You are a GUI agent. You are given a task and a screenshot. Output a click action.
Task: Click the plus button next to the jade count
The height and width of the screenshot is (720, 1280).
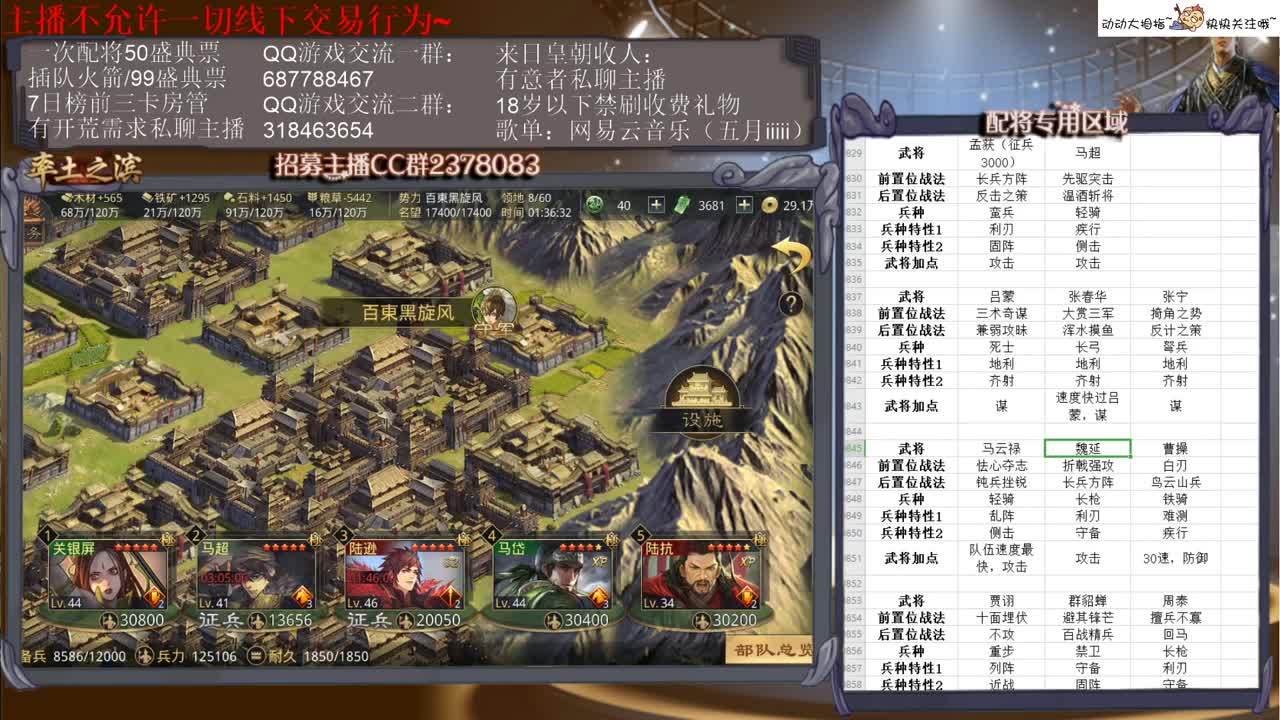click(657, 205)
